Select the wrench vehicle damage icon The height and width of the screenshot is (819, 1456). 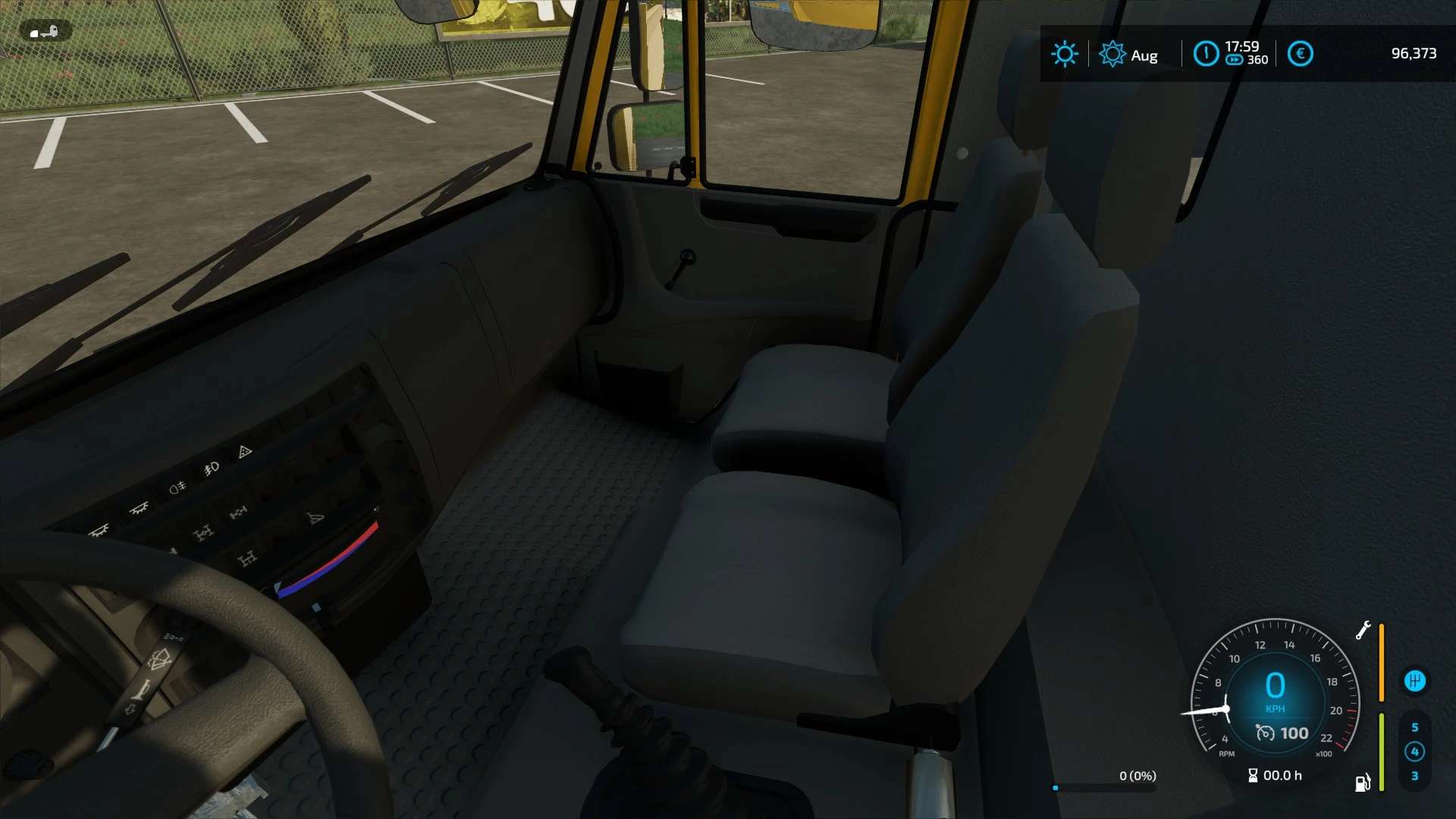[x=1363, y=630]
